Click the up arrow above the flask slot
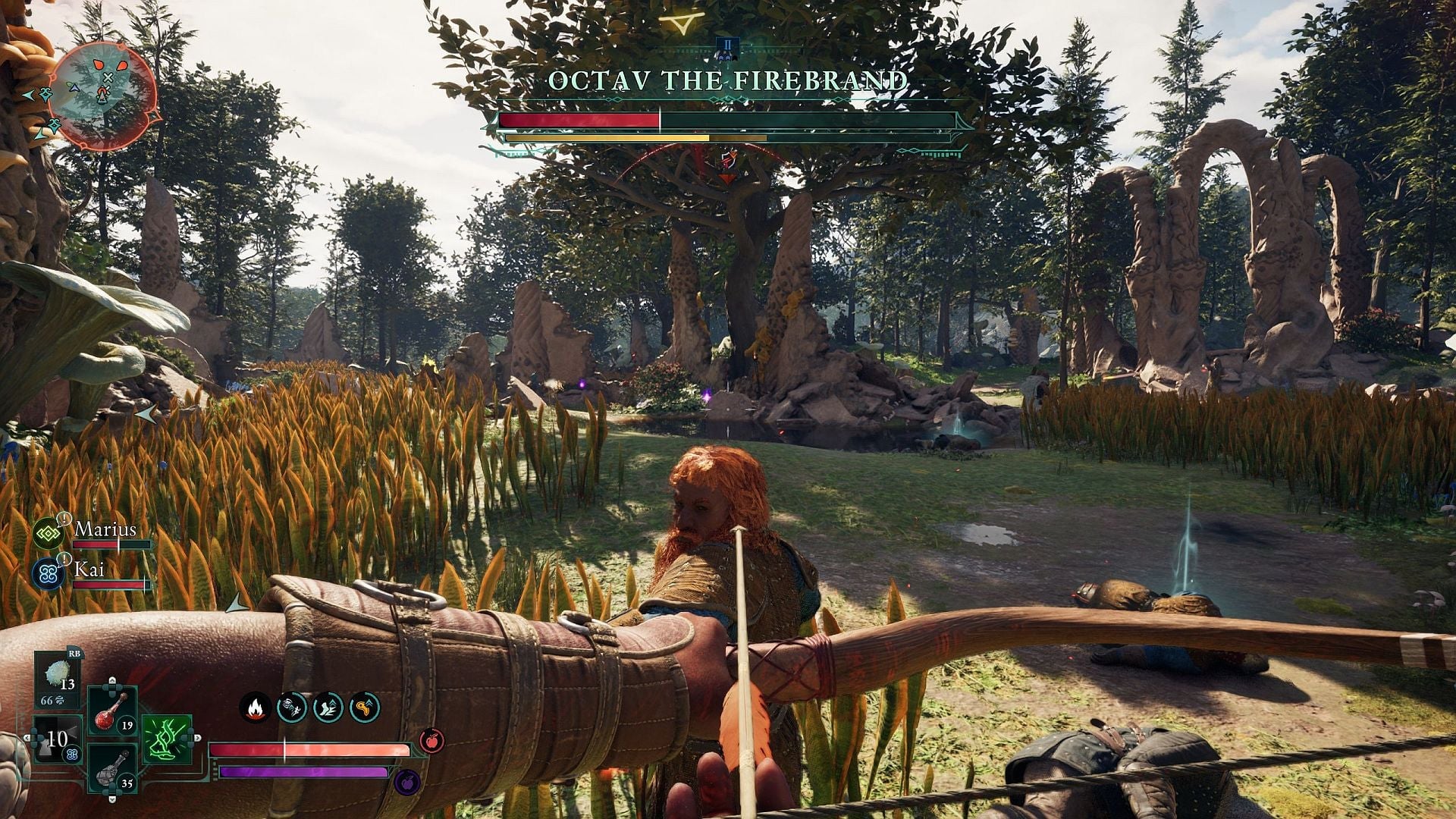1456x819 pixels. tap(111, 679)
